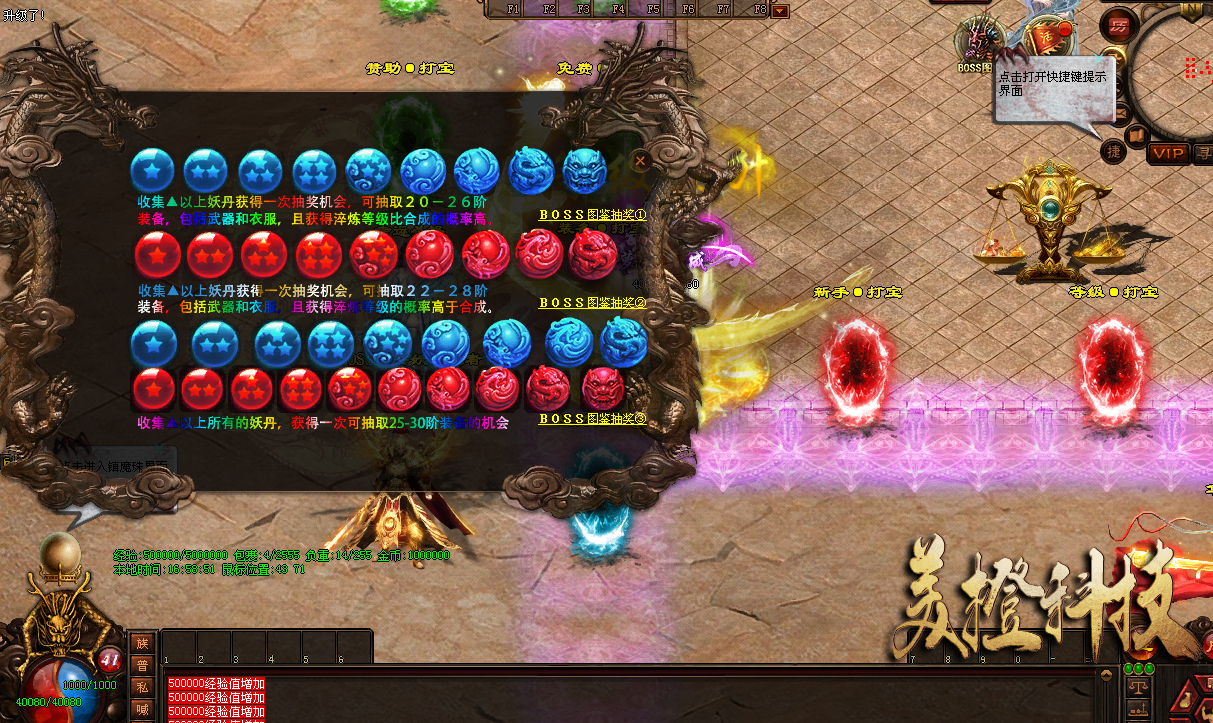Switch chat to the 族 clan channel
The width and height of the screenshot is (1213, 723).
(x=142, y=644)
